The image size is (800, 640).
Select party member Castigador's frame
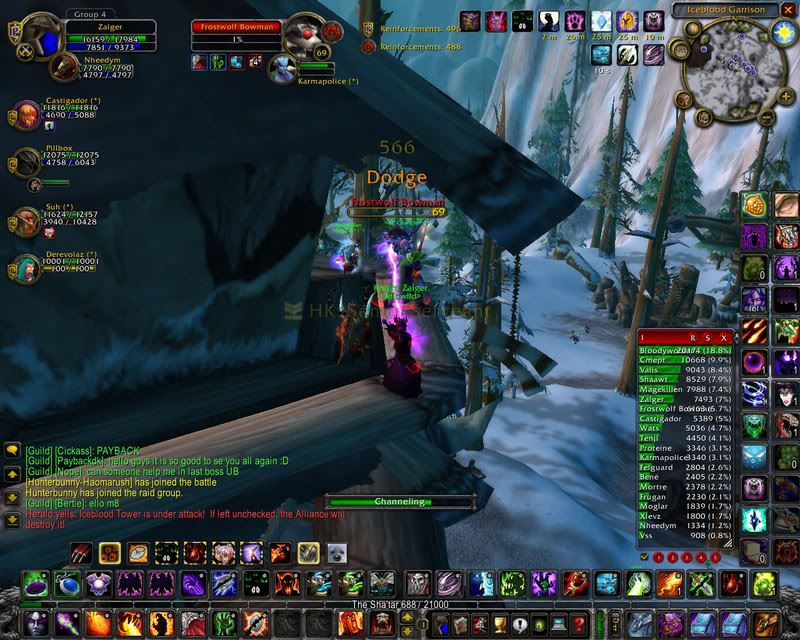click(26, 115)
